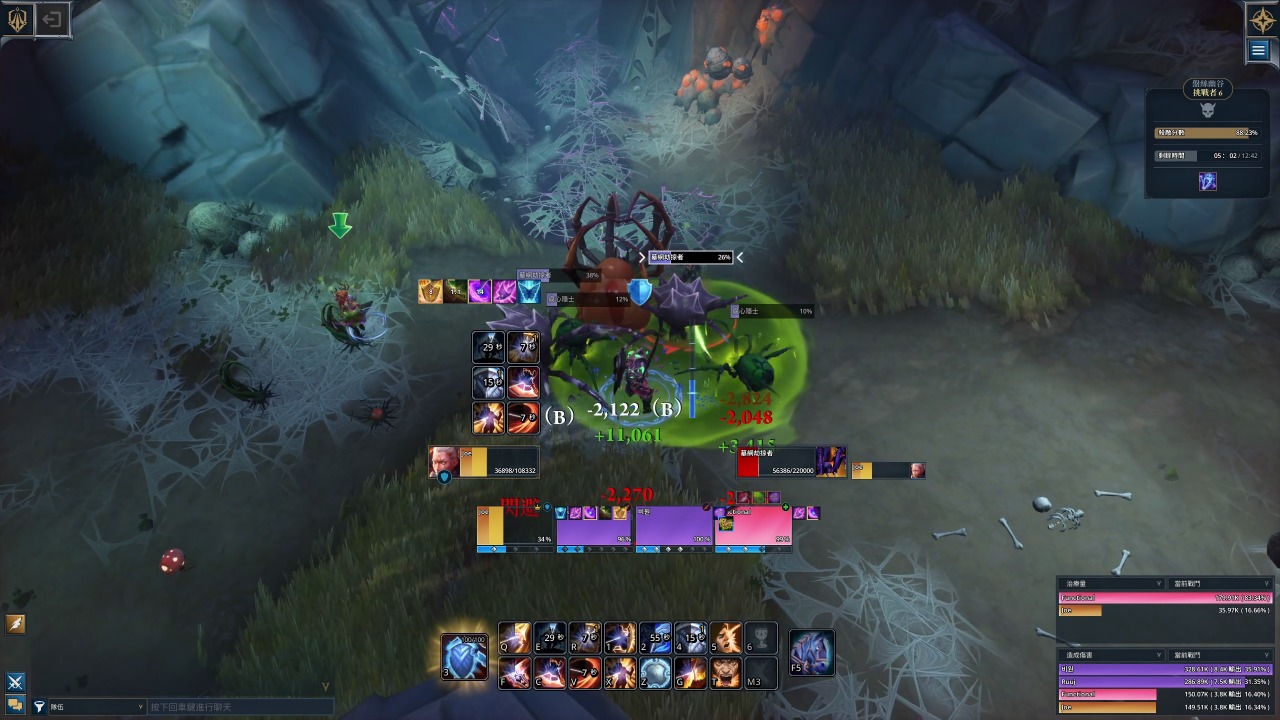
Task: Toggle the chat bubbles button
Action: click(x=15, y=705)
